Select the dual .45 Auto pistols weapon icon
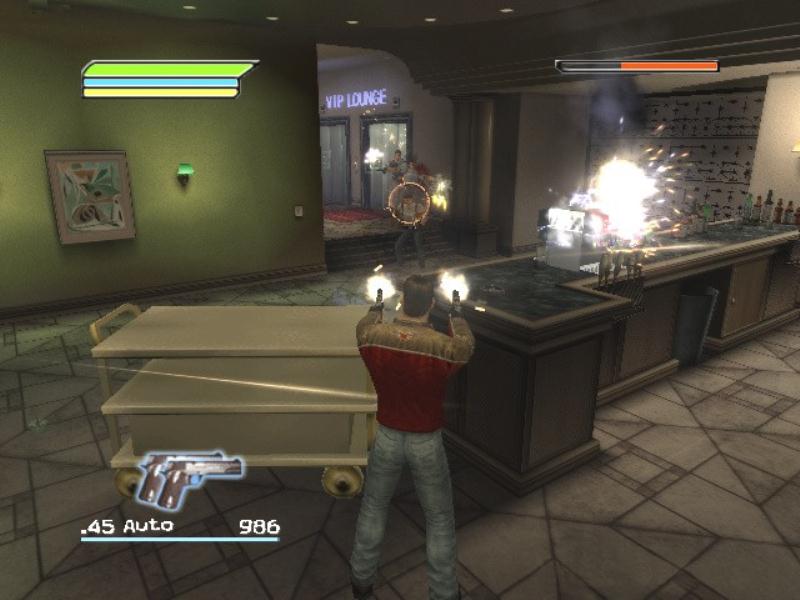This screenshot has height=600, width=800. (190, 479)
